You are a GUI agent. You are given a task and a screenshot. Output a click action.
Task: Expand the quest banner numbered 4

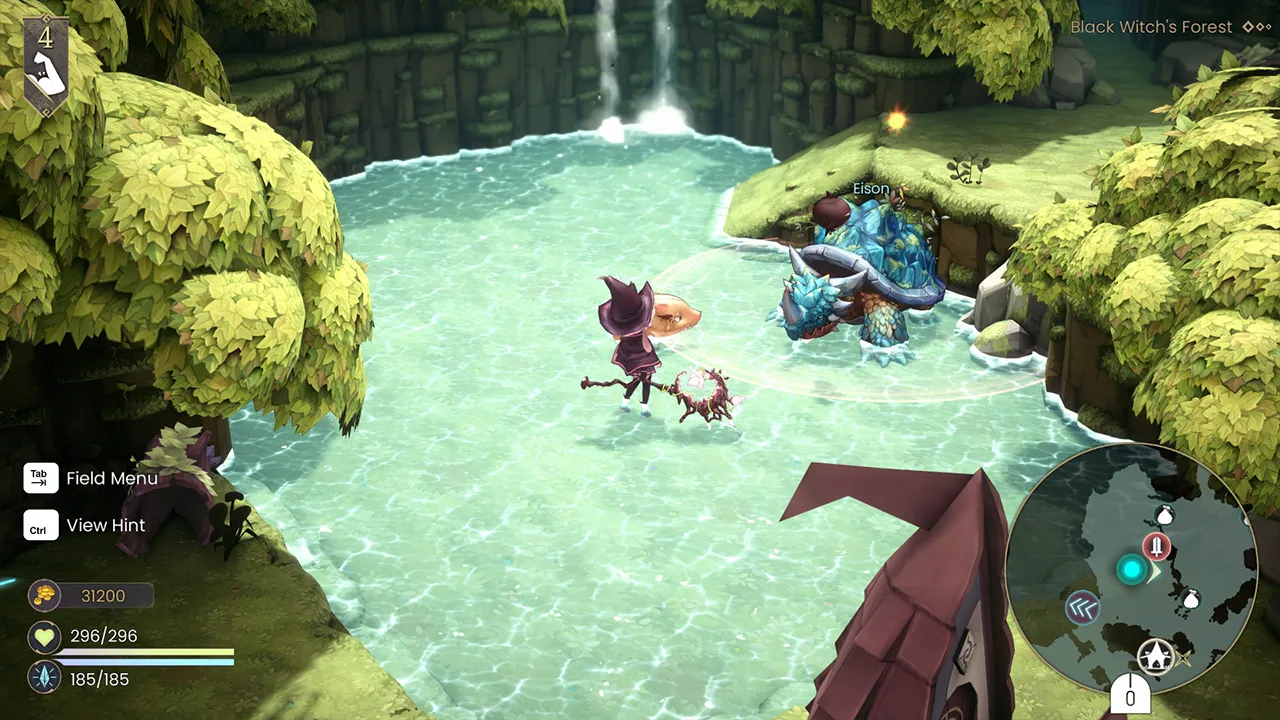click(x=46, y=36)
